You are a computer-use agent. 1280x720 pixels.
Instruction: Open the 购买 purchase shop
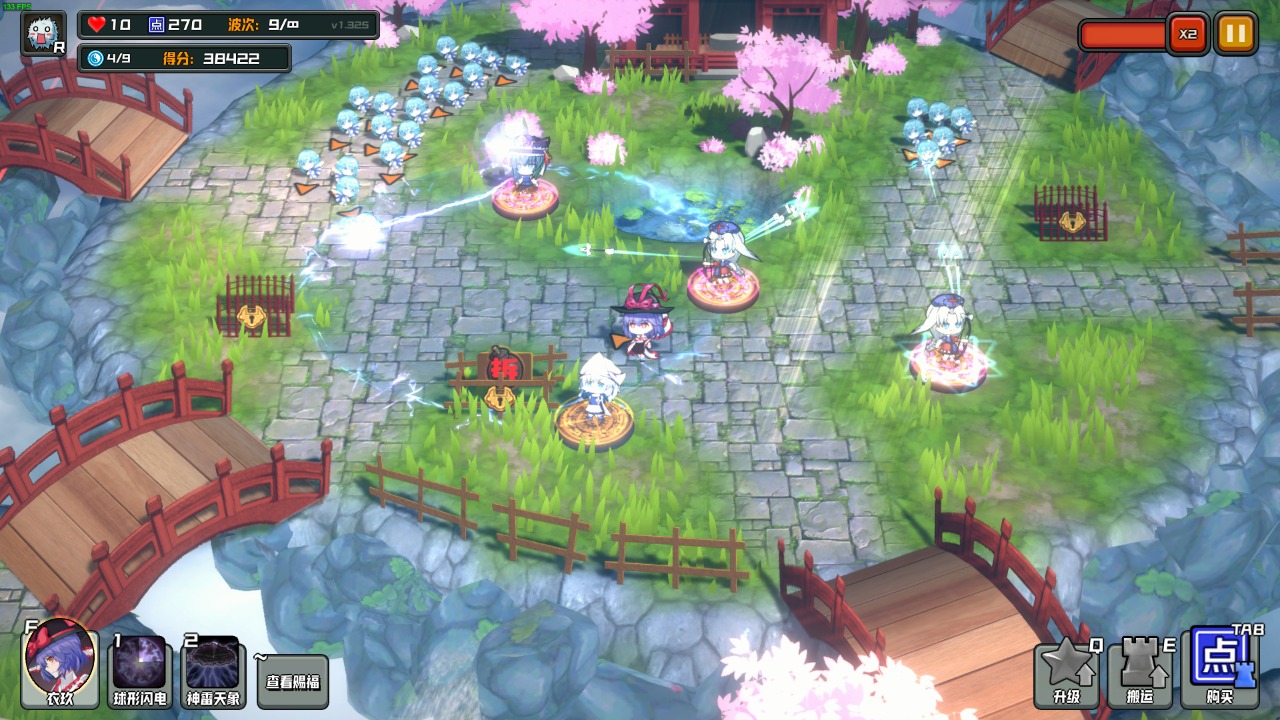1217,670
